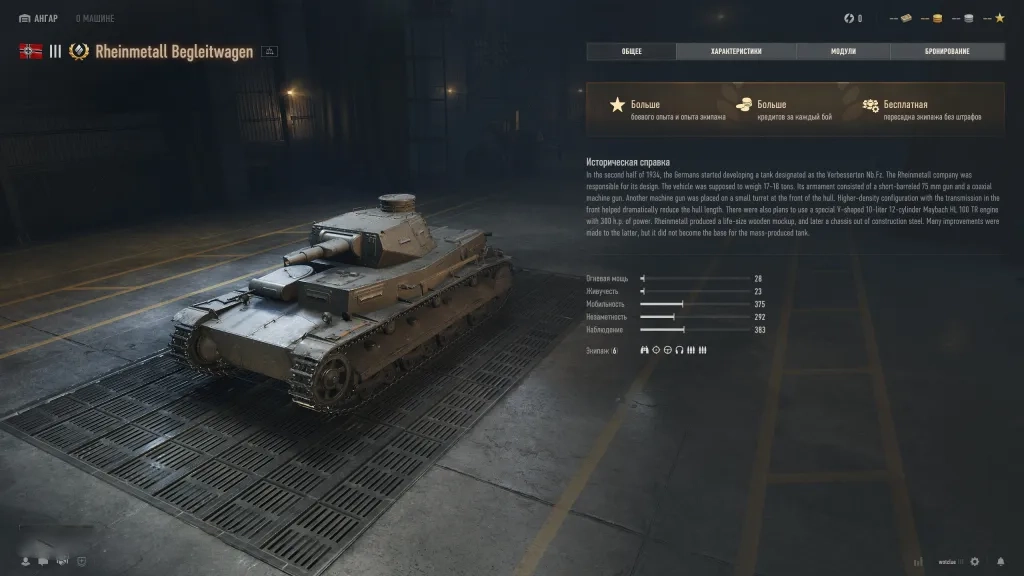Return to the Ангар hangar screen
This screenshot has width=1024, height=576.
39,18
